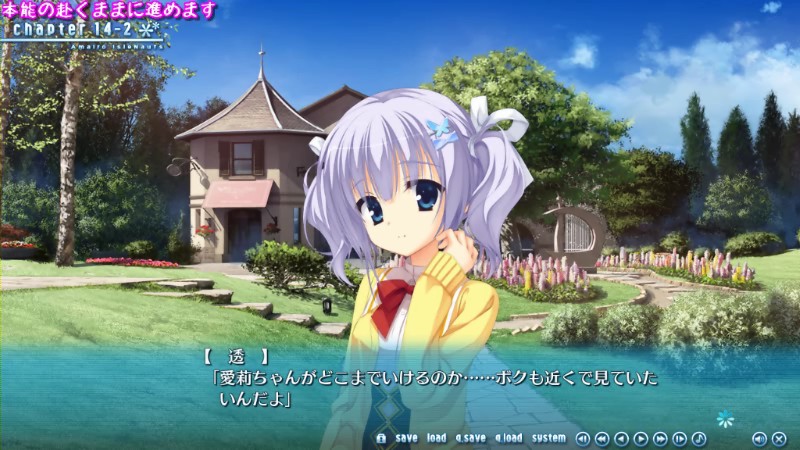Image resolution: width=800 pixels, height=450 pixels.
Task: Open the system settings menu
Action: (548, 438)
